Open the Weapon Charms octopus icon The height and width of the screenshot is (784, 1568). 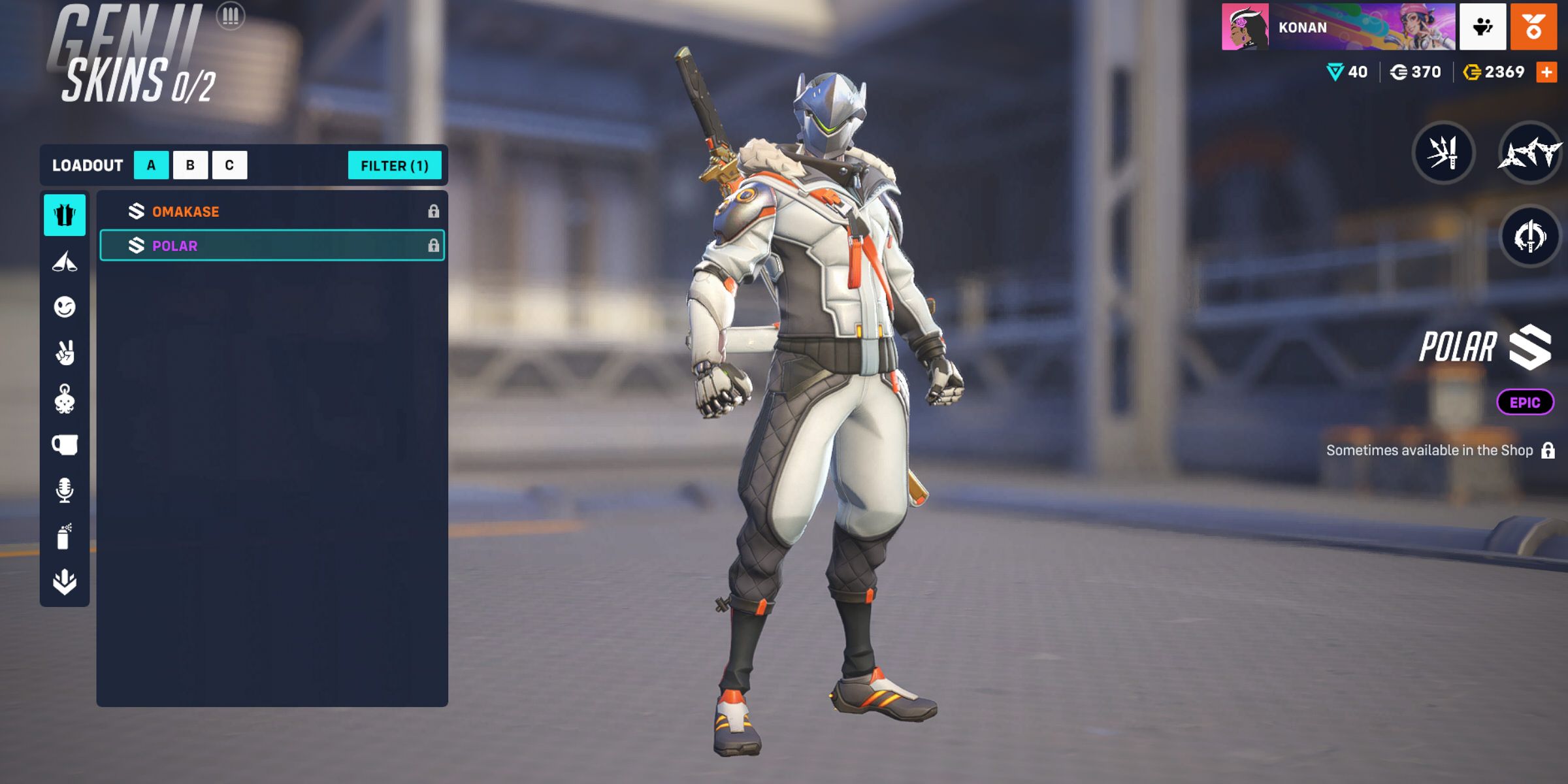63,399
